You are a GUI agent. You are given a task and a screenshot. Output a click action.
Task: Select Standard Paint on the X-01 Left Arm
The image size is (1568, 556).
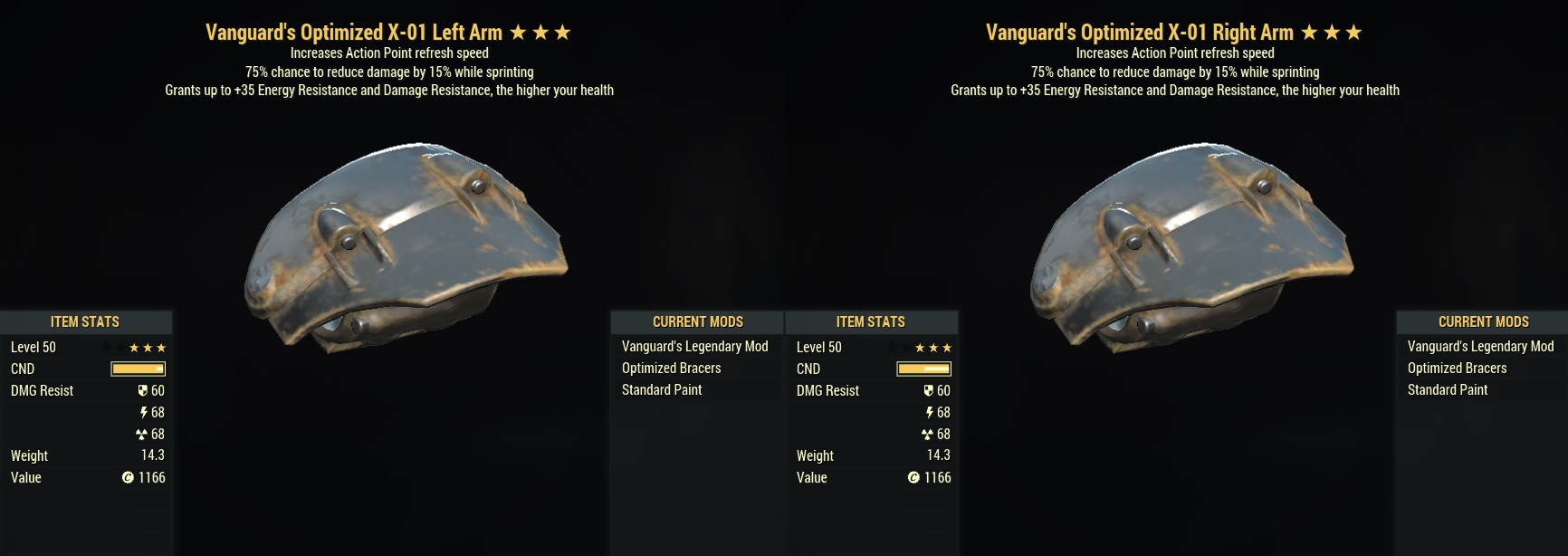pos(662,390)
